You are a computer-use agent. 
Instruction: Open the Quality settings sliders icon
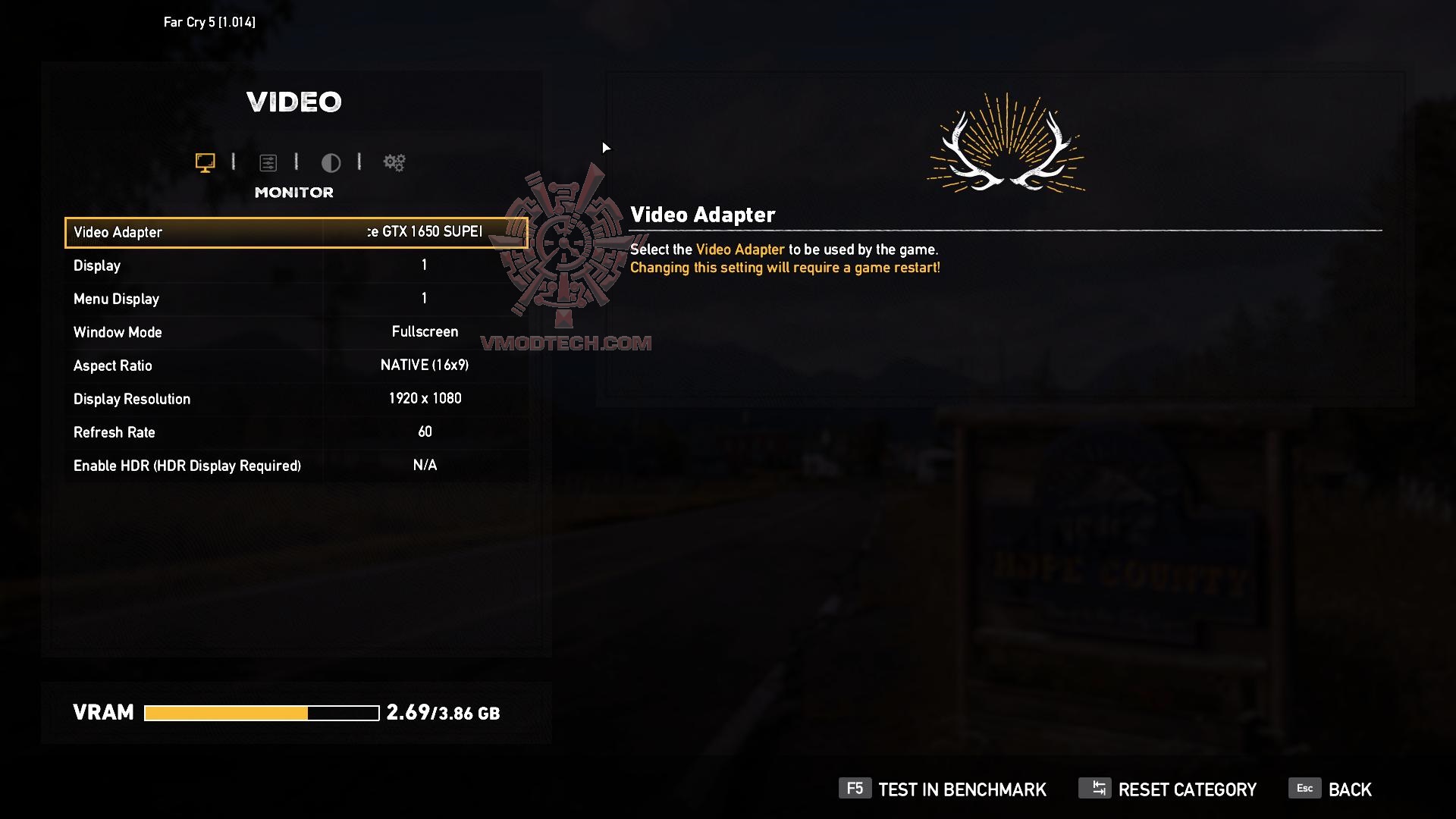coord(269,162)
